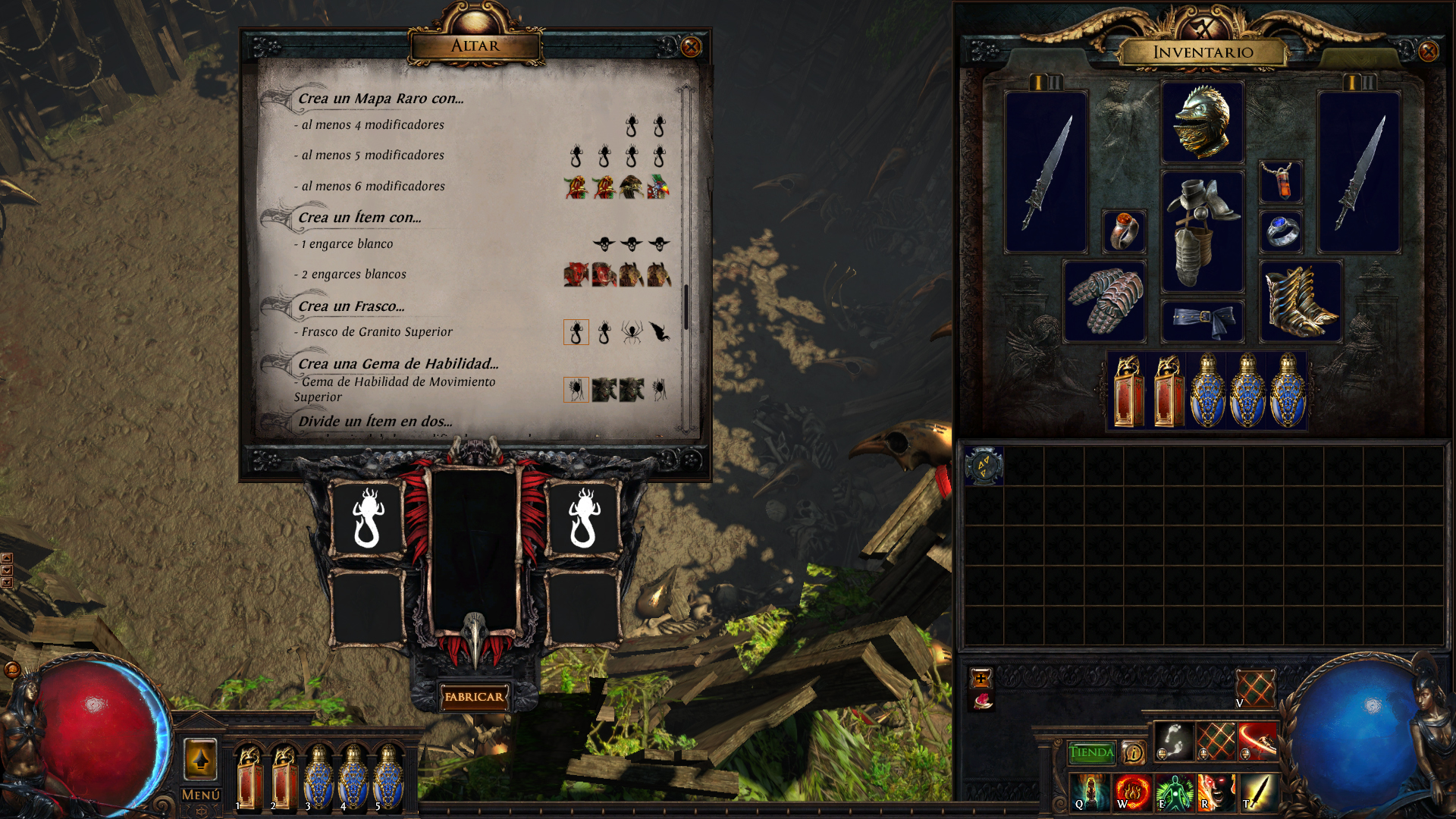This screenshot has width=1456, height=819.
Task: Choose the 'Frasco de Granito Superior' recipe
Action: pyautogui.click(x=376, y=332)
